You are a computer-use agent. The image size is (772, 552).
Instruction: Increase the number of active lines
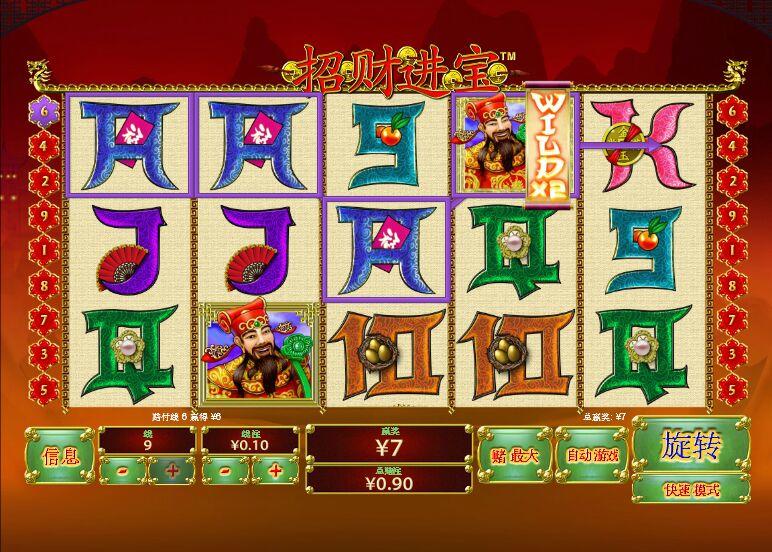tap(172, 469)
